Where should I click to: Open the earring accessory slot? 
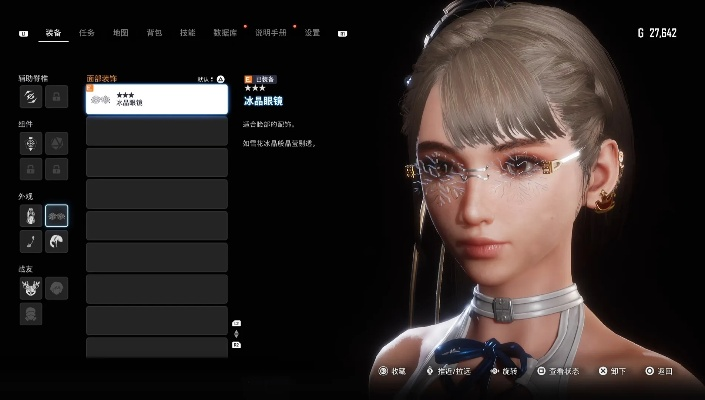31,241
